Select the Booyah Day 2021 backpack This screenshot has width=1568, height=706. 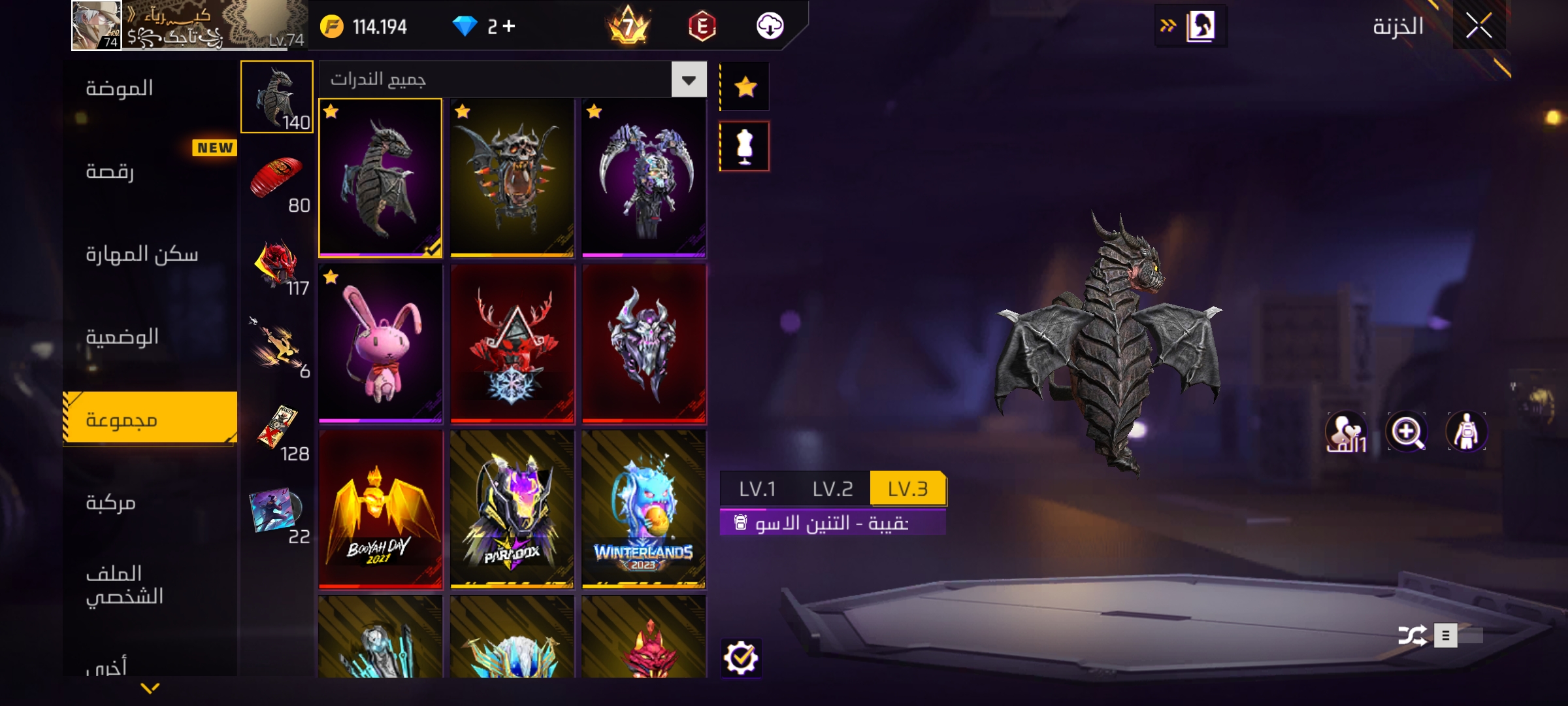coord(380,509)
